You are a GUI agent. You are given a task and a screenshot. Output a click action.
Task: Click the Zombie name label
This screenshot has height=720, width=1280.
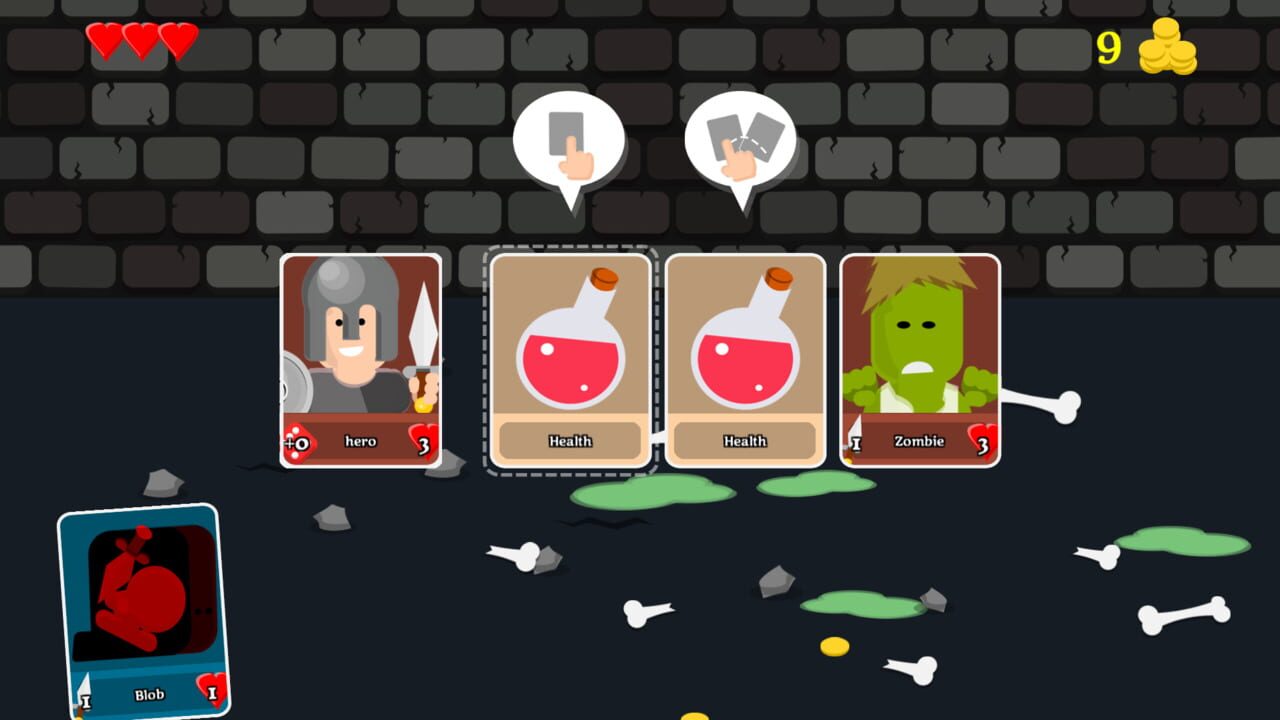click(920, 441)
